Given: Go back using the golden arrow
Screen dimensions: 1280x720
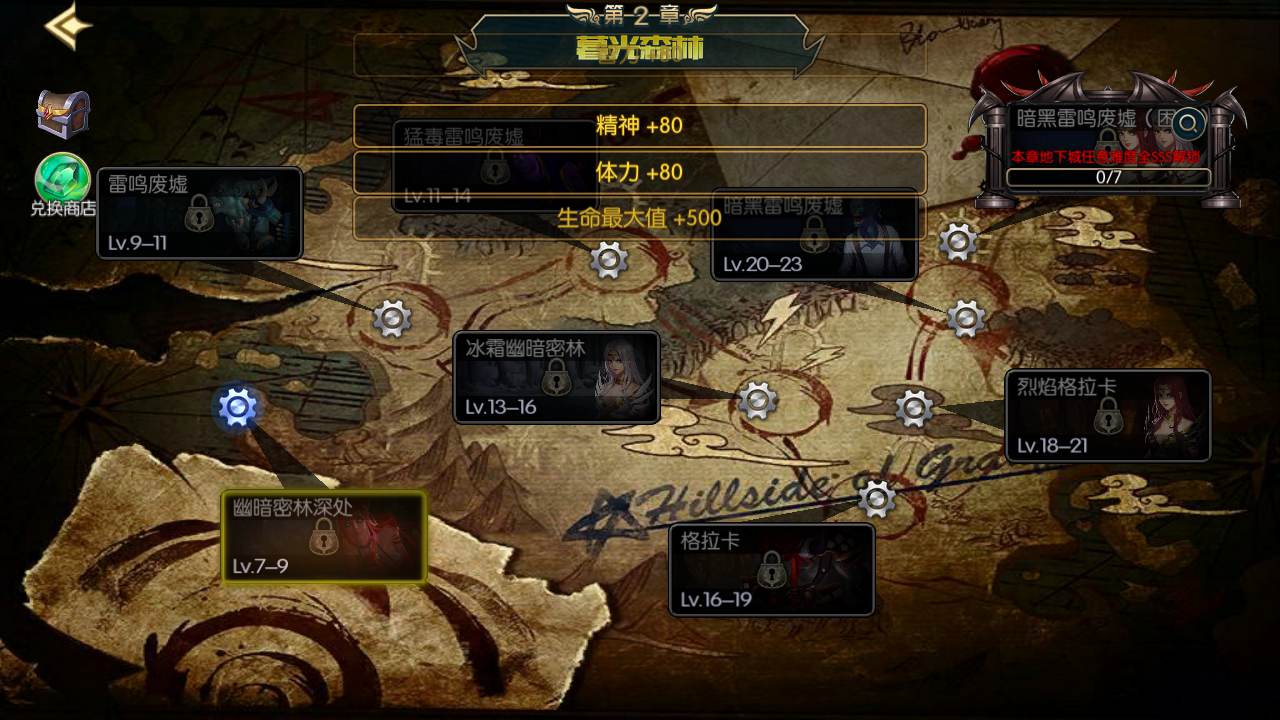Looking at the screenshot, I should [68, 27].
